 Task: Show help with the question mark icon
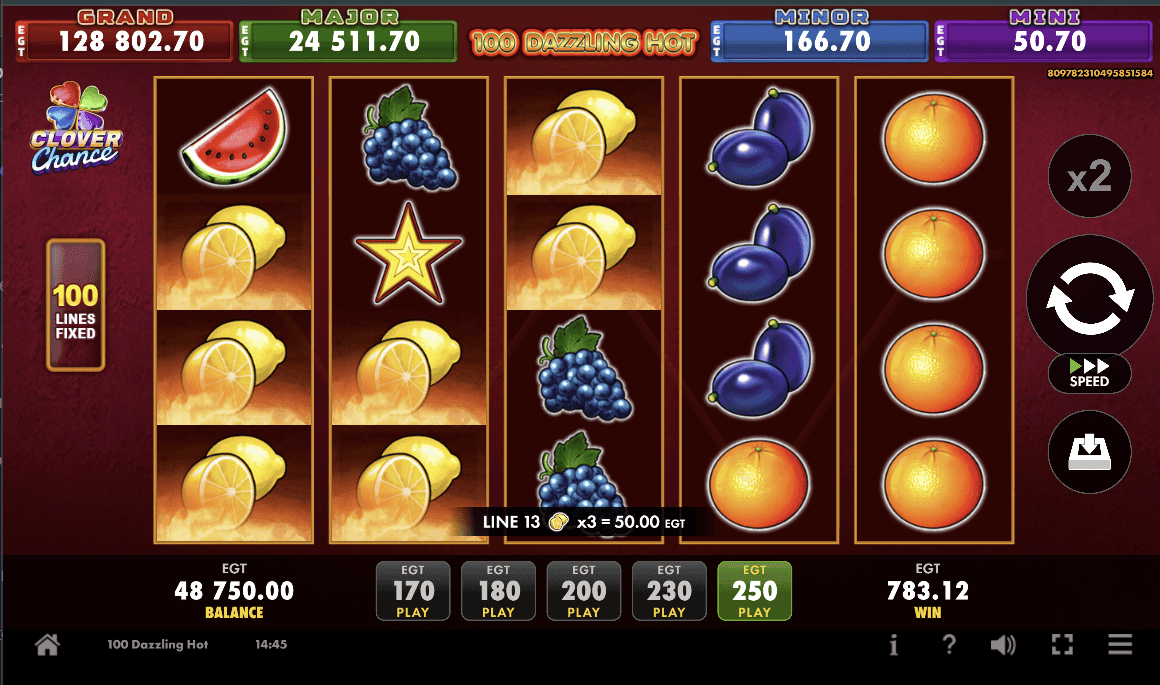pyautogui.click(x=949, y=645)
